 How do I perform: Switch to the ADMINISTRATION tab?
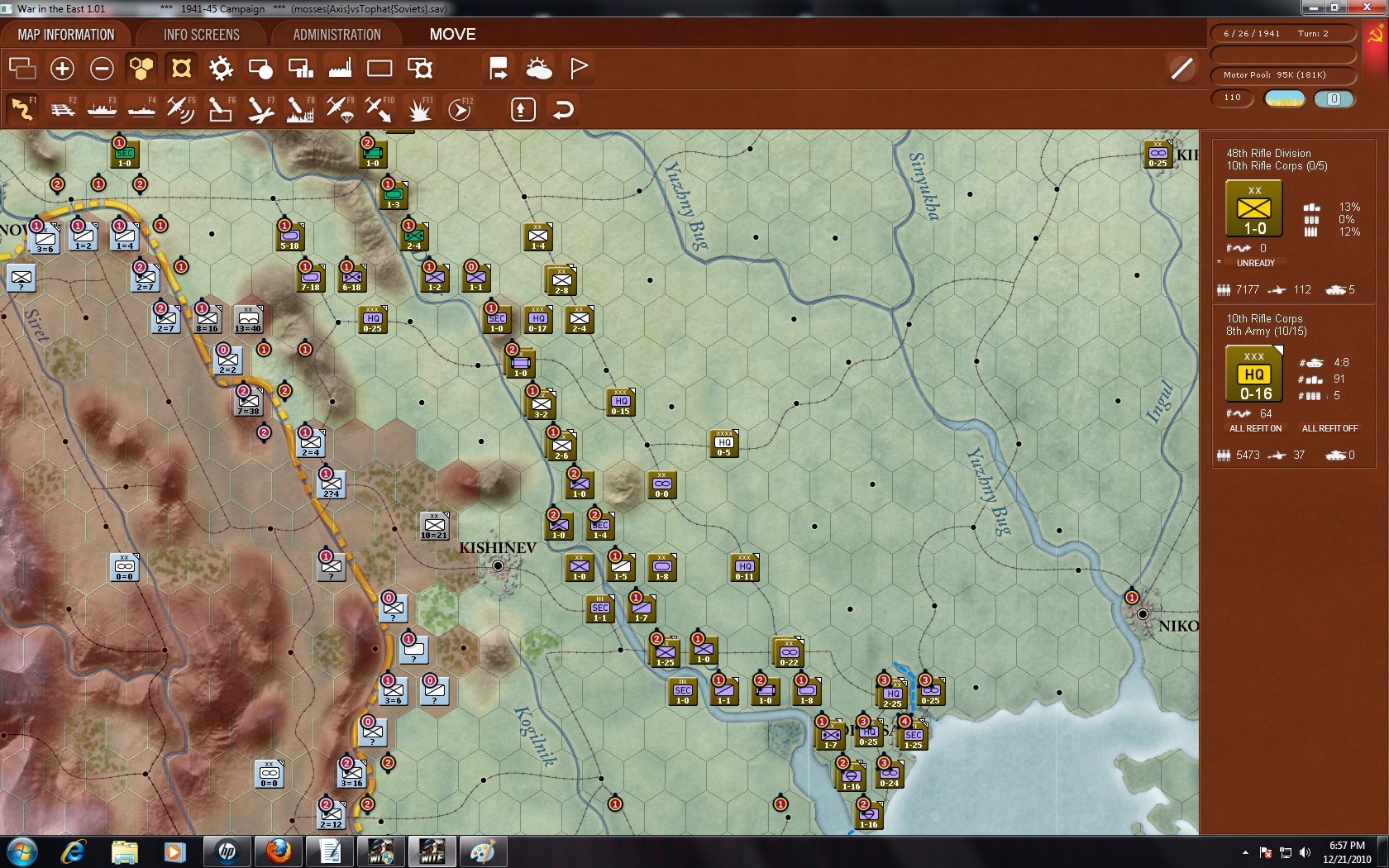[334, 34]
